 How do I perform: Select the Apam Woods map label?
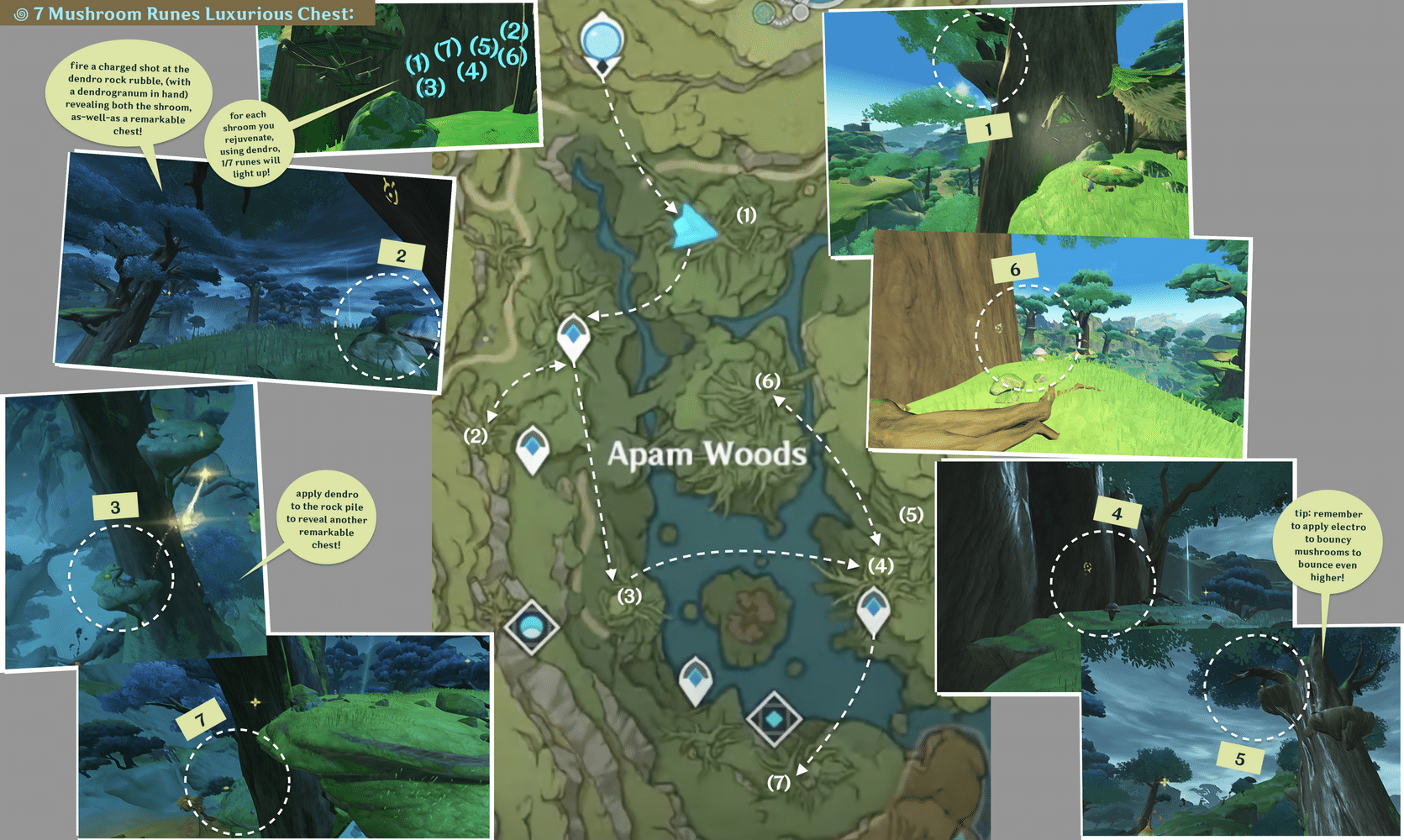pos(707,454)
